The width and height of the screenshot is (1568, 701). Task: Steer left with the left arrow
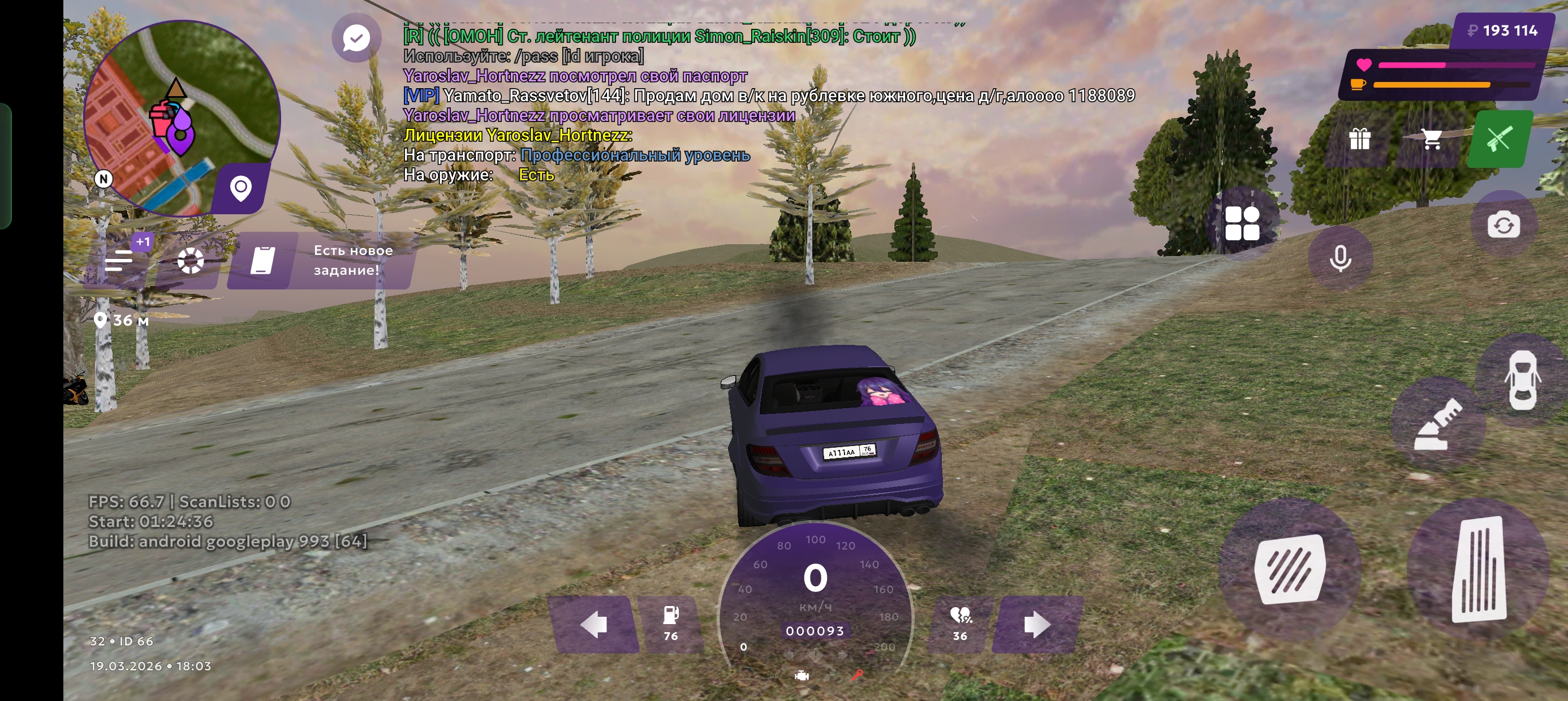tap(594, 624)
